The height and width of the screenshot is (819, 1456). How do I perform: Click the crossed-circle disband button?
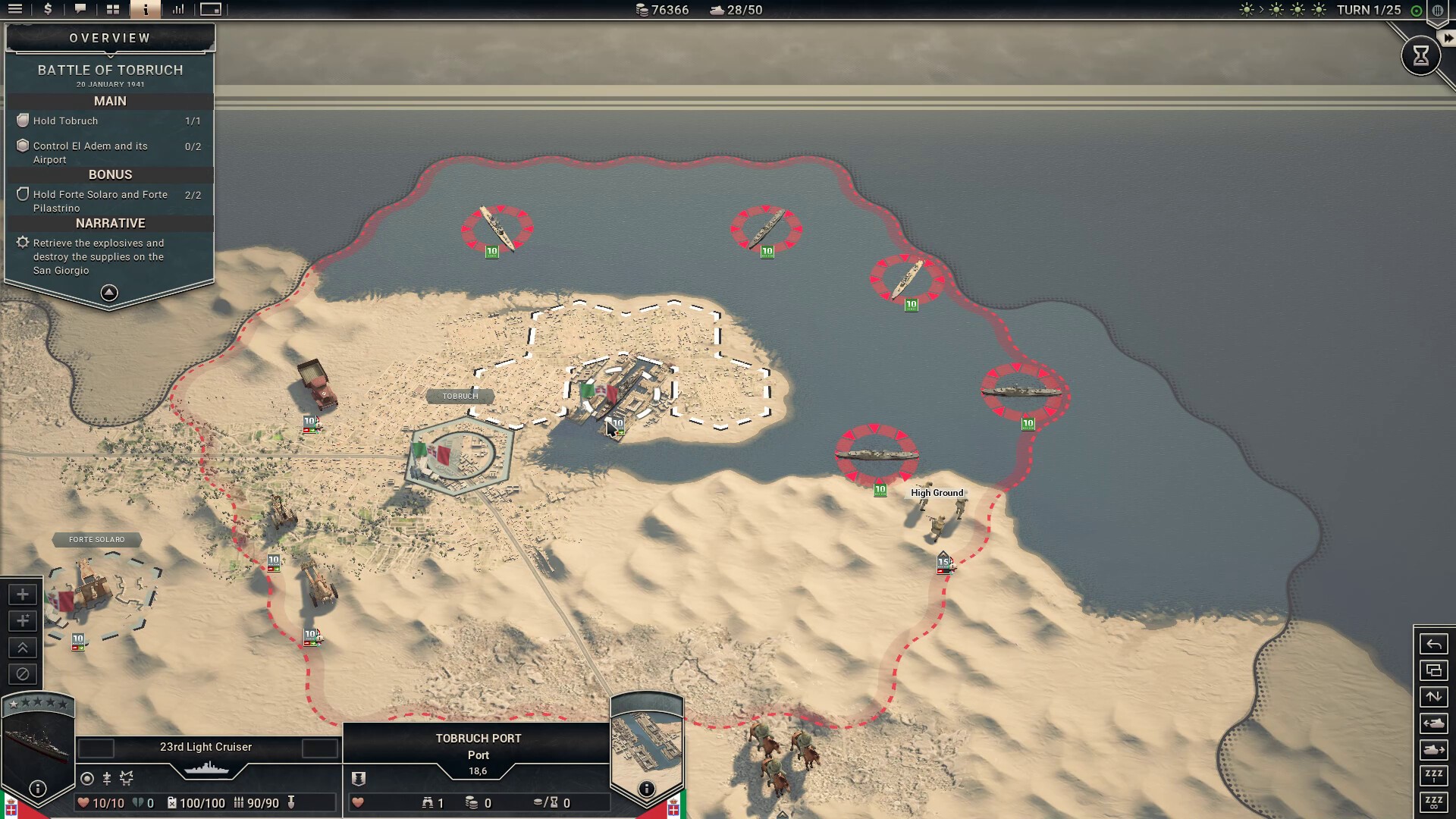pos(23,673)
